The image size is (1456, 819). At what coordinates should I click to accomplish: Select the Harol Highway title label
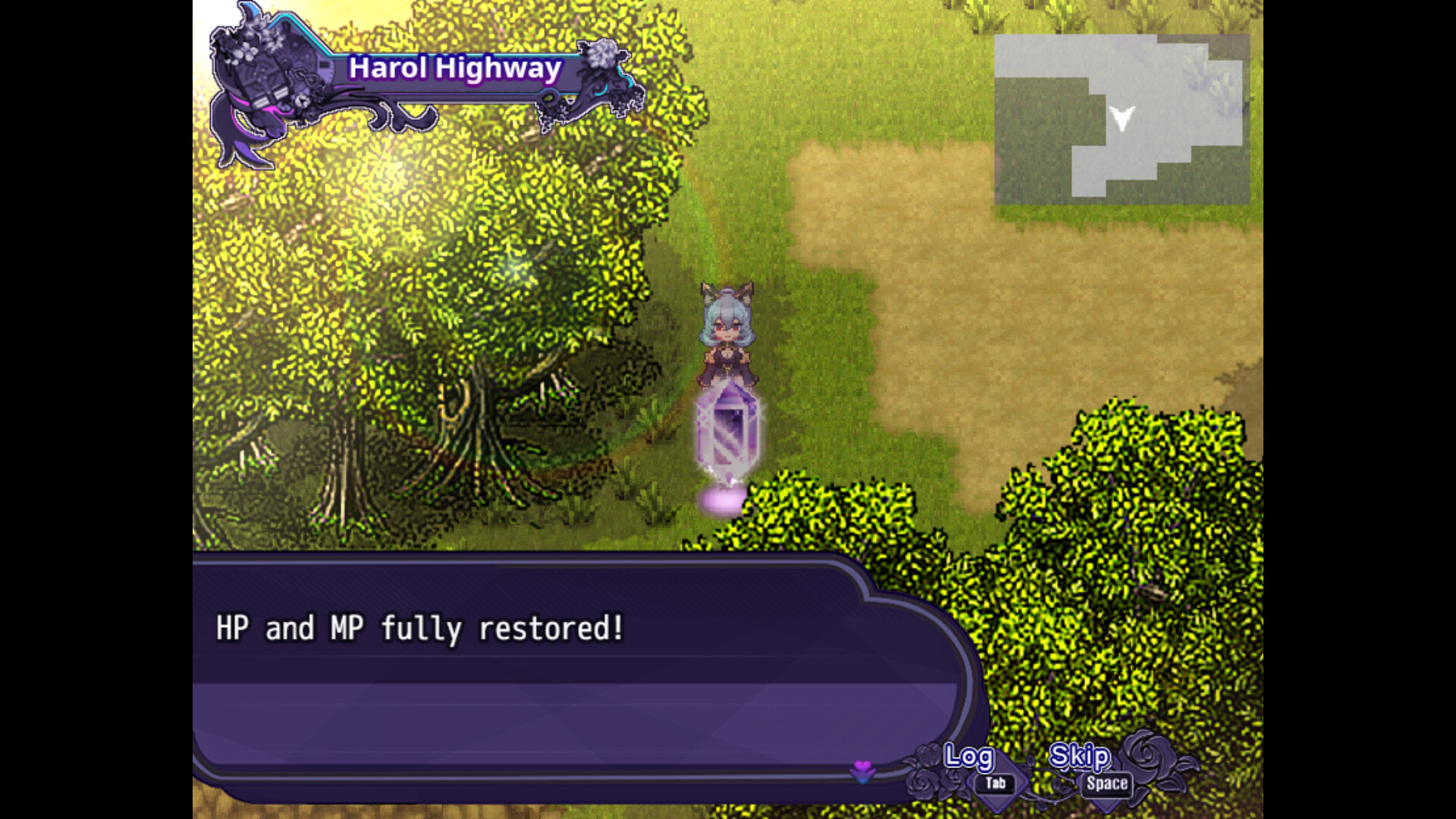click(455, 68)
